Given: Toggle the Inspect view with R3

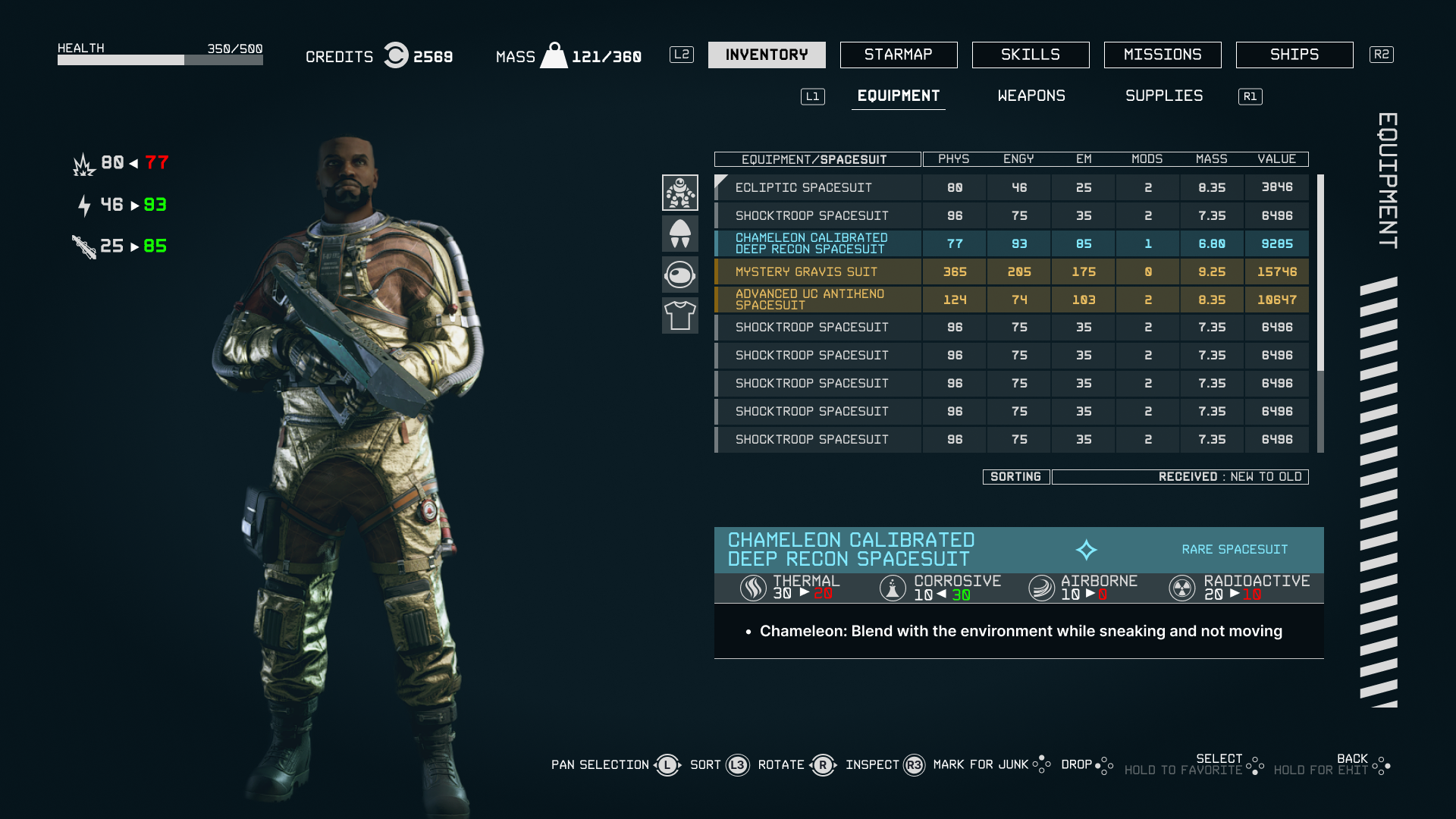Looking at the screenshot, I should [913, 764].
